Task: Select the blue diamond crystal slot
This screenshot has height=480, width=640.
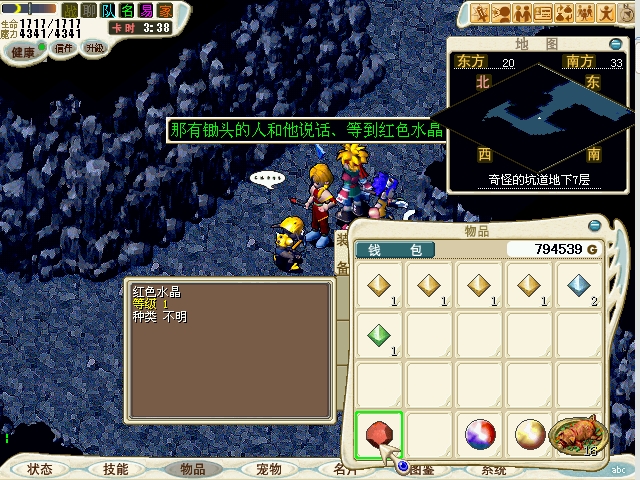Action: coord(580,286)
